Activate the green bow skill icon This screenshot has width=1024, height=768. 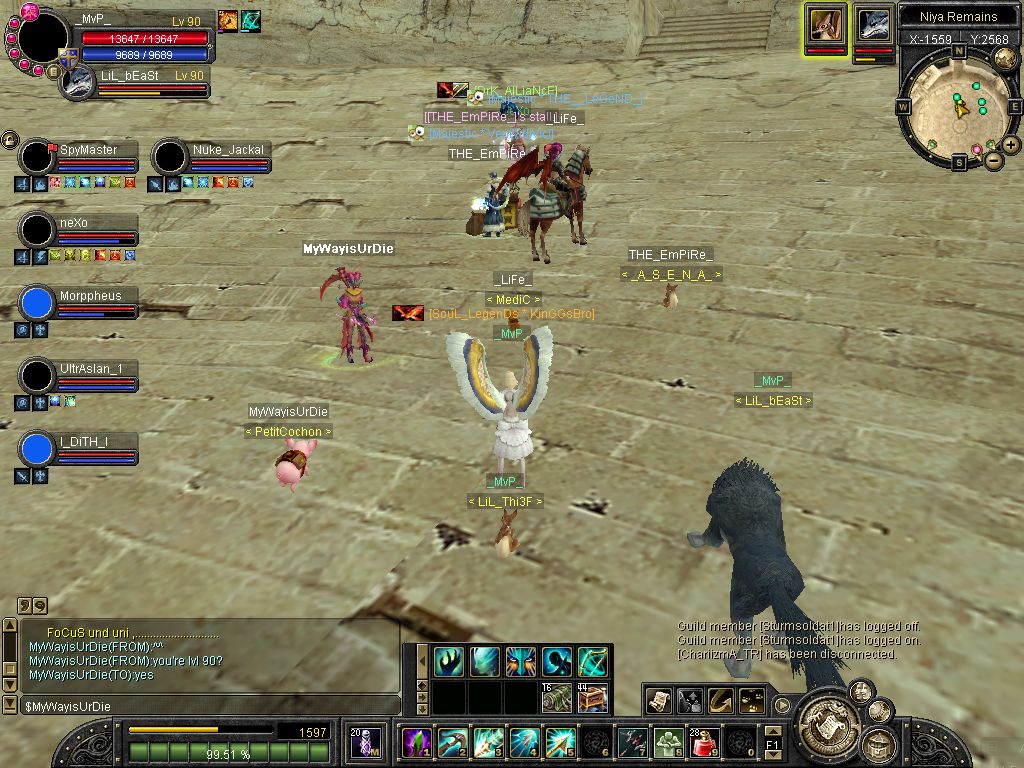coord(592,661)
